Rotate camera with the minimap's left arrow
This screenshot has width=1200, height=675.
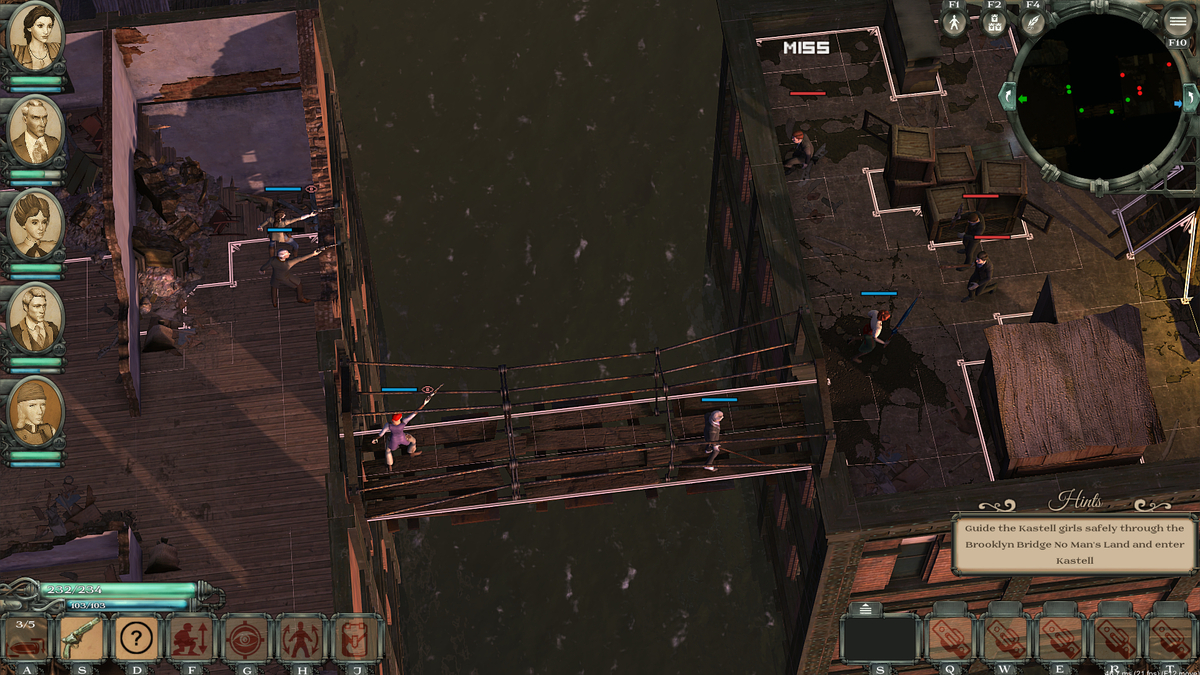pyautogui.click(x=1007, y=97)
